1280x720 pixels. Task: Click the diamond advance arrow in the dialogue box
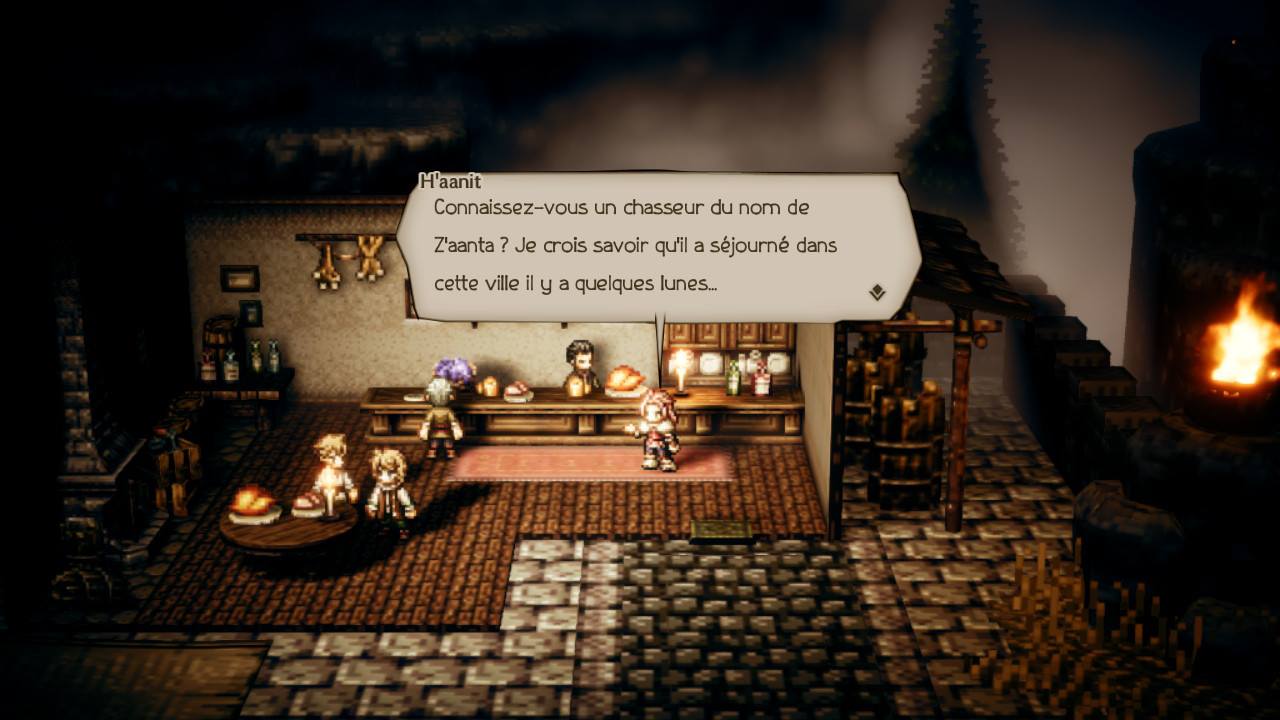click(876, 290)
